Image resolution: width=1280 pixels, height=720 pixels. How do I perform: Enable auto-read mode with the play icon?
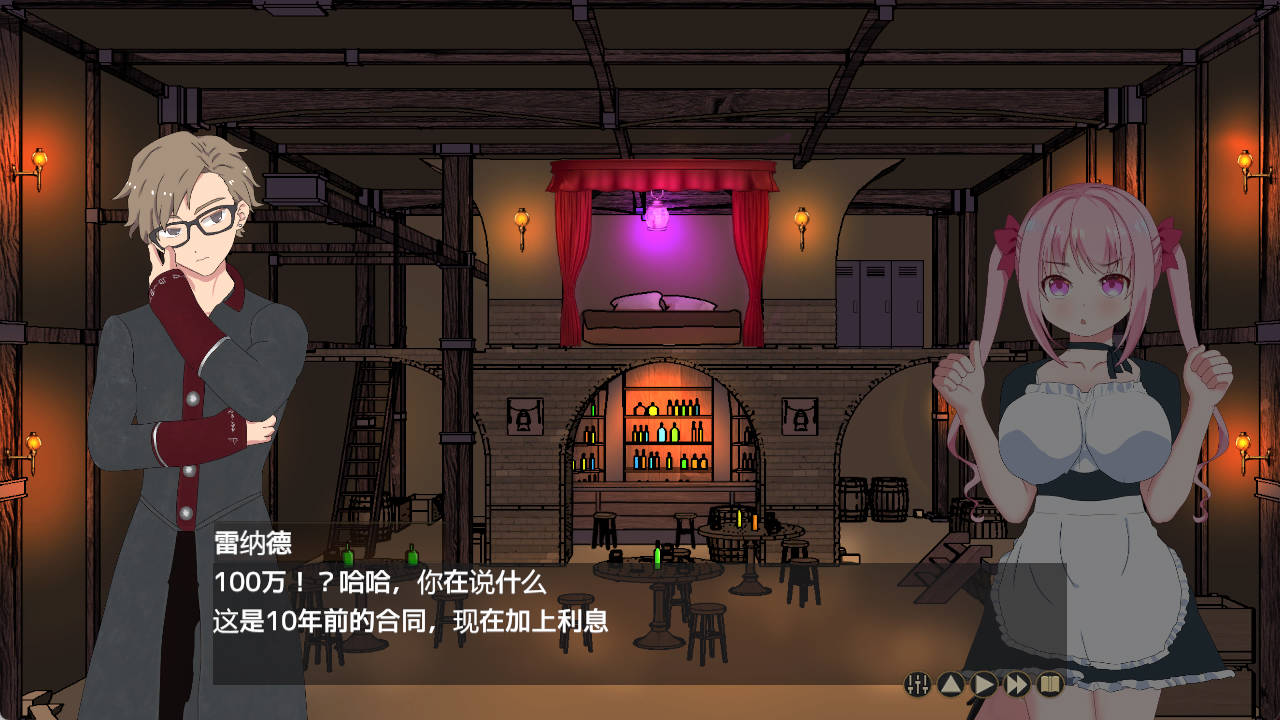click(x=983, y=684)
